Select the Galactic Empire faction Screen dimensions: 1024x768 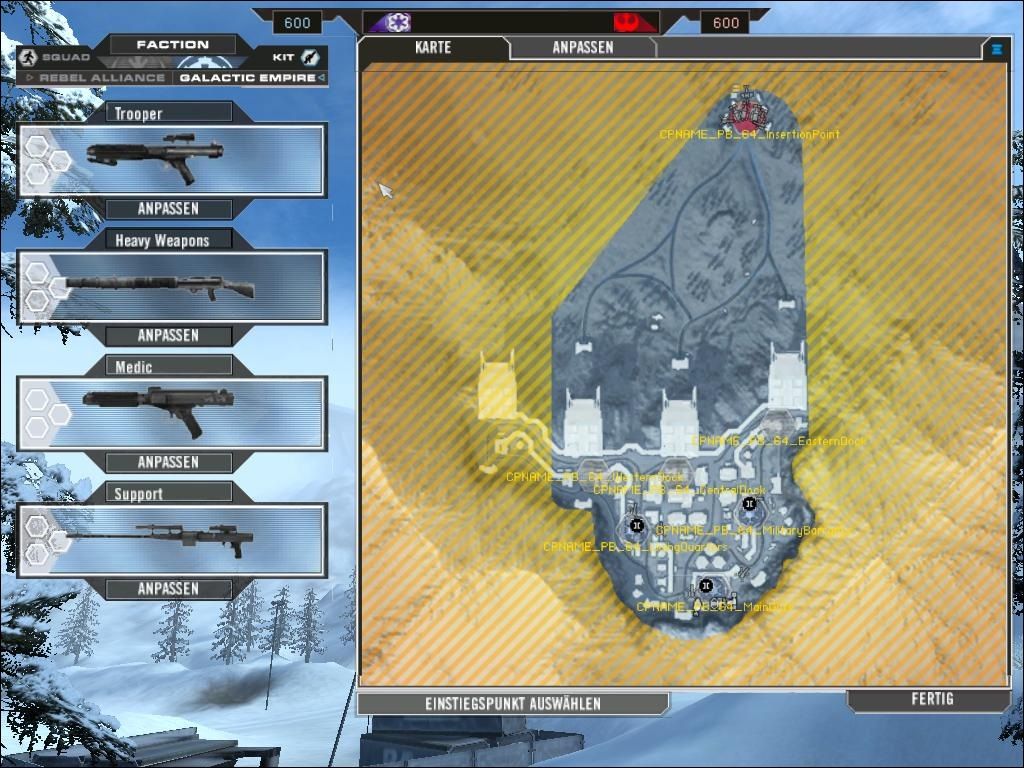tap(247, 78)
